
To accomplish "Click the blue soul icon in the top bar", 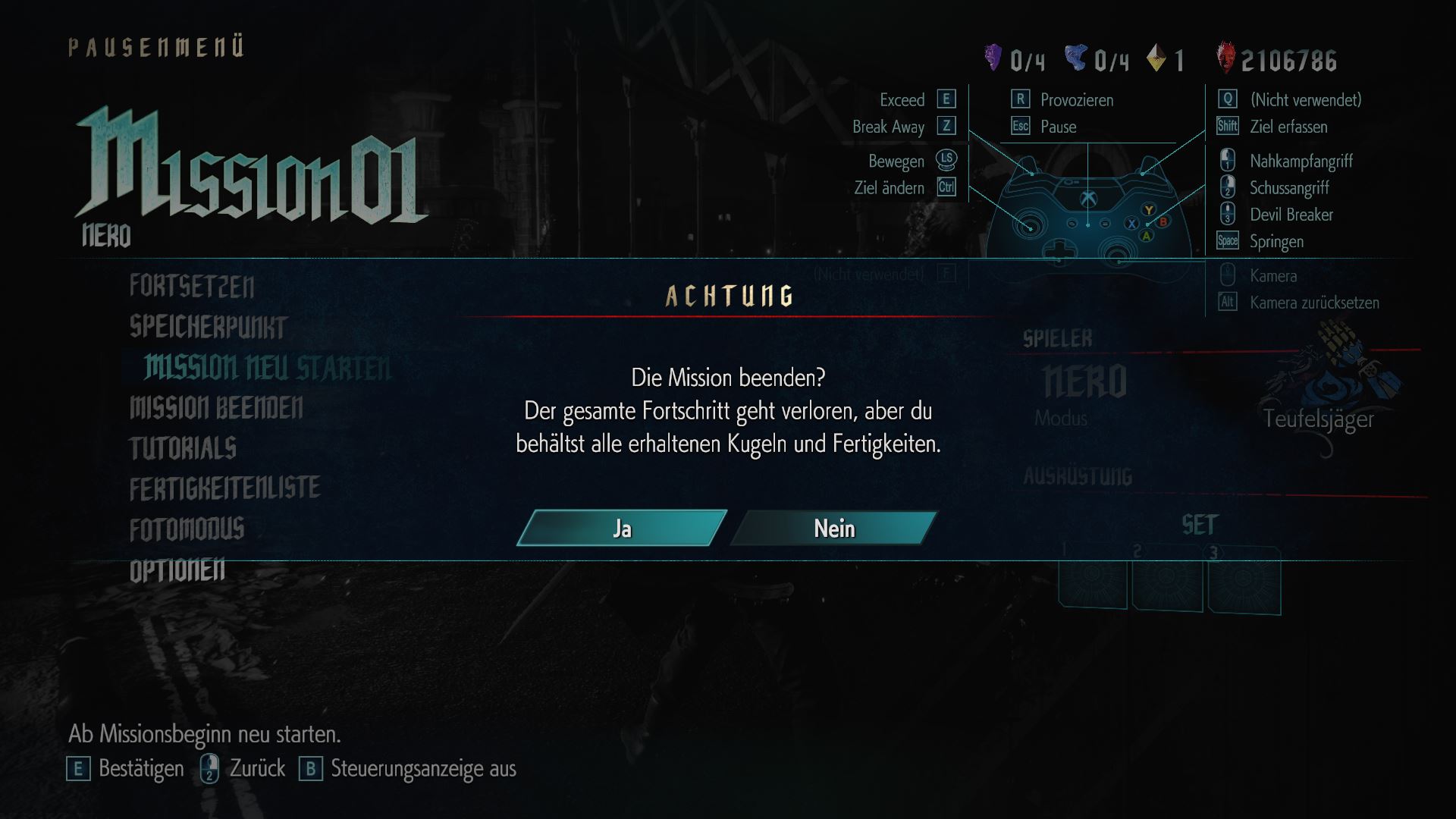I will pyautogui.click(x=1077, y=58).
